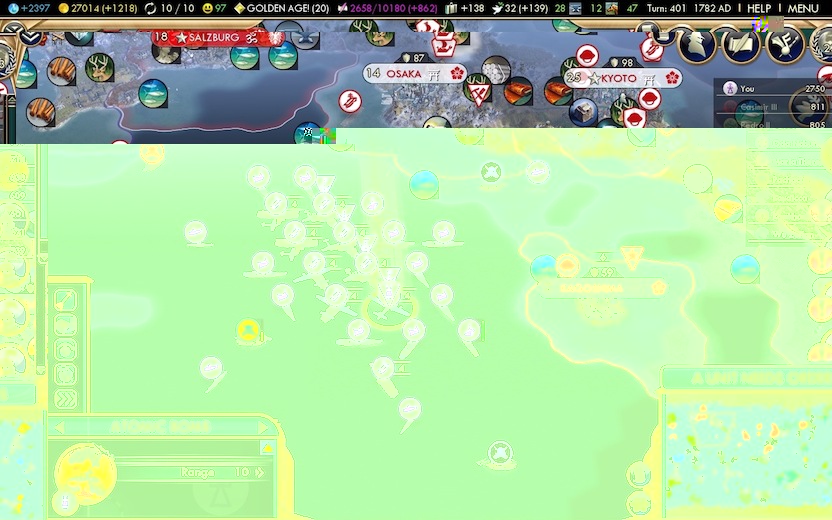Click the scroll and quill button

742,43
